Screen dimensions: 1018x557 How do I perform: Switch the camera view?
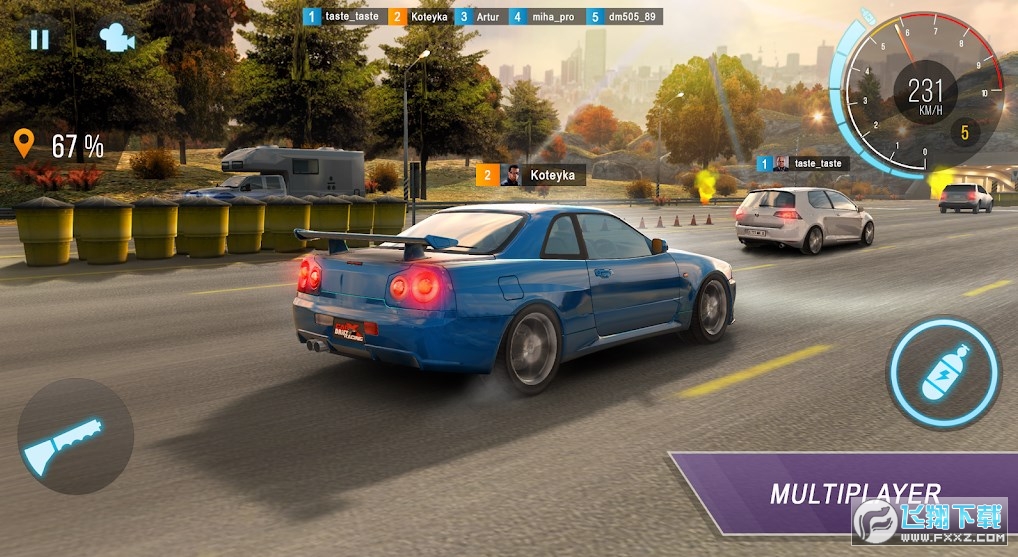(116, 39)
